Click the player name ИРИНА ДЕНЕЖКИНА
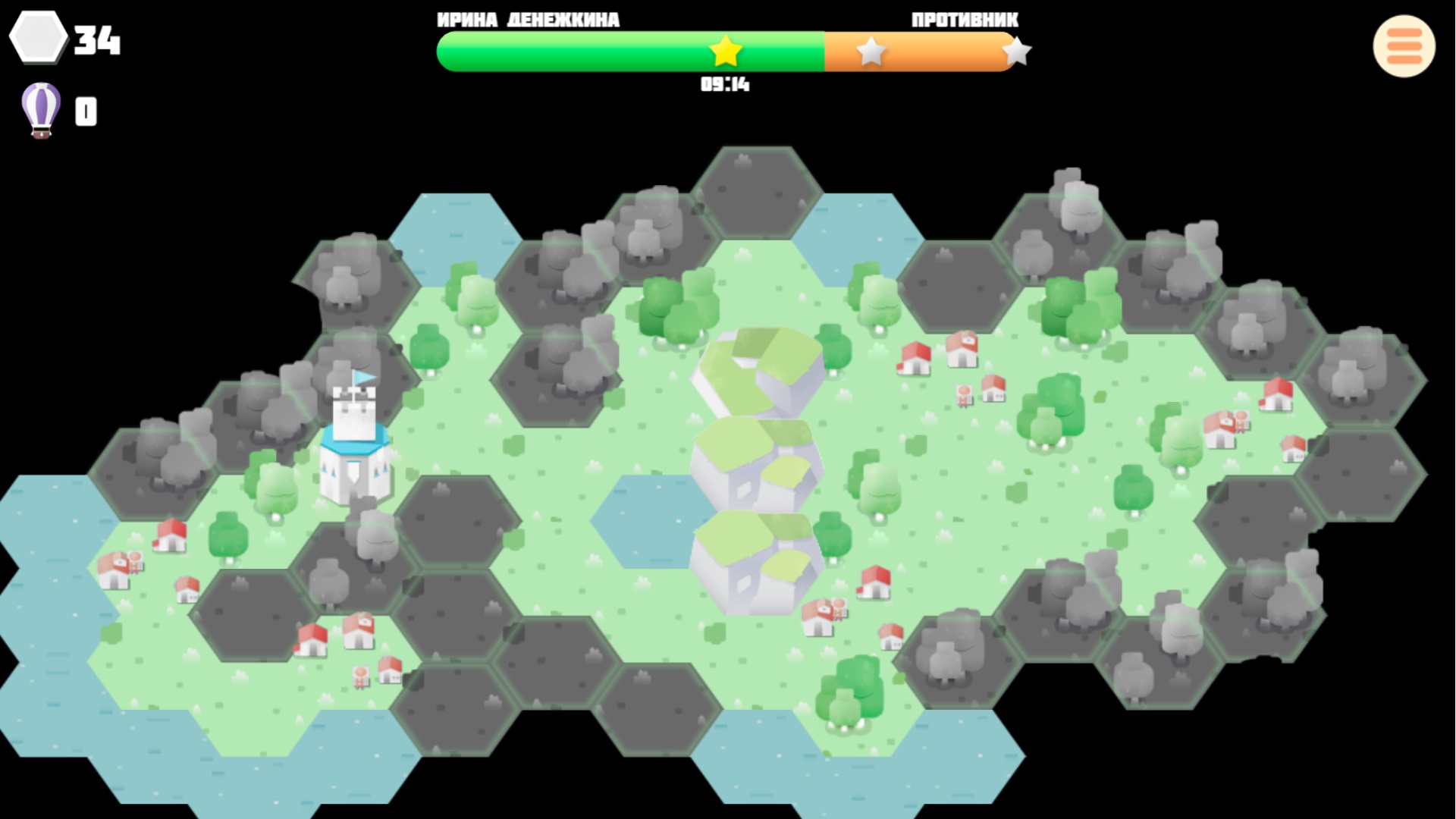This screenshot has width=1456, height=819. (527, 20)
